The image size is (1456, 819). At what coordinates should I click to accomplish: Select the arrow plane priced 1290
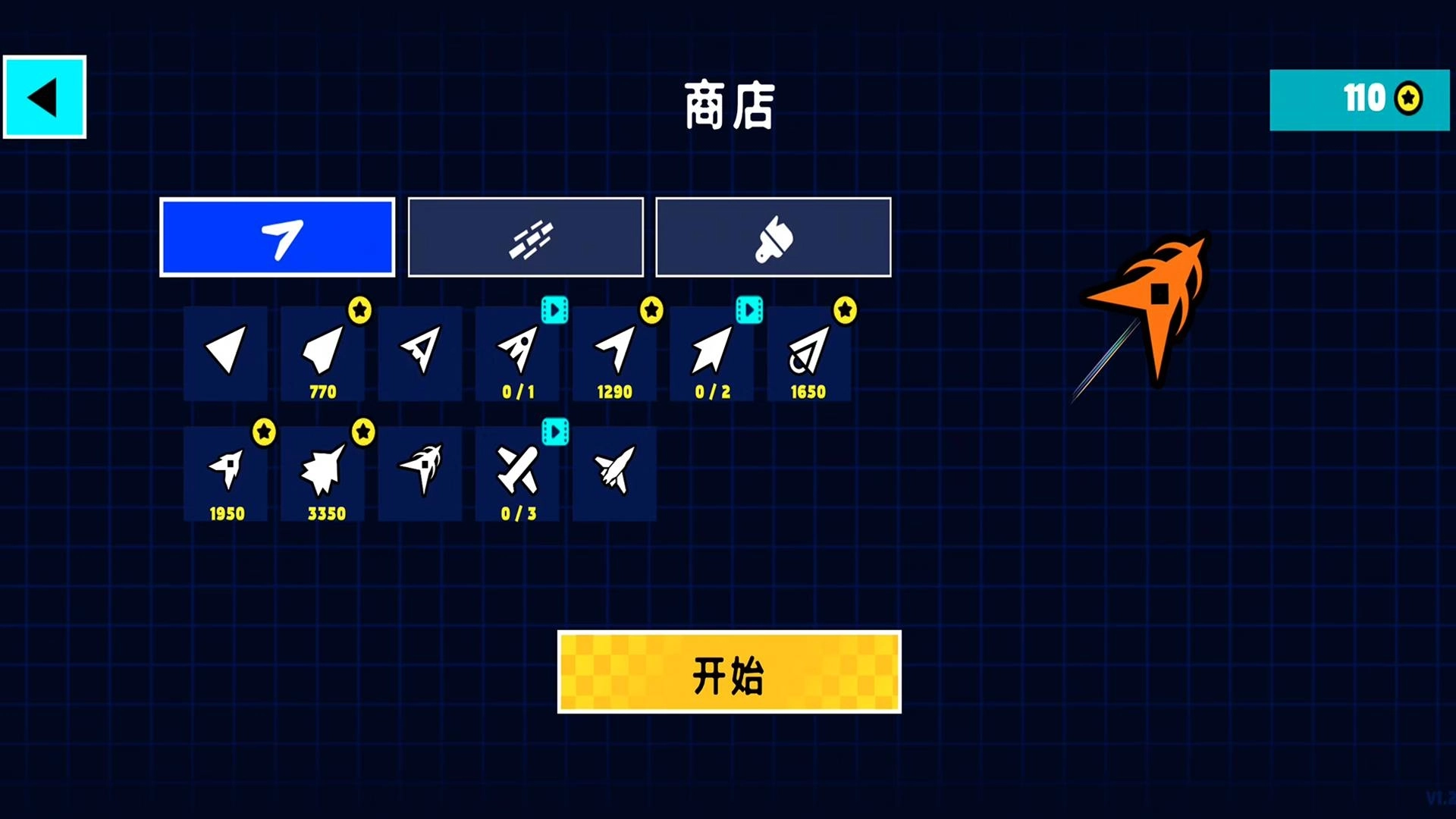[615, 353]
